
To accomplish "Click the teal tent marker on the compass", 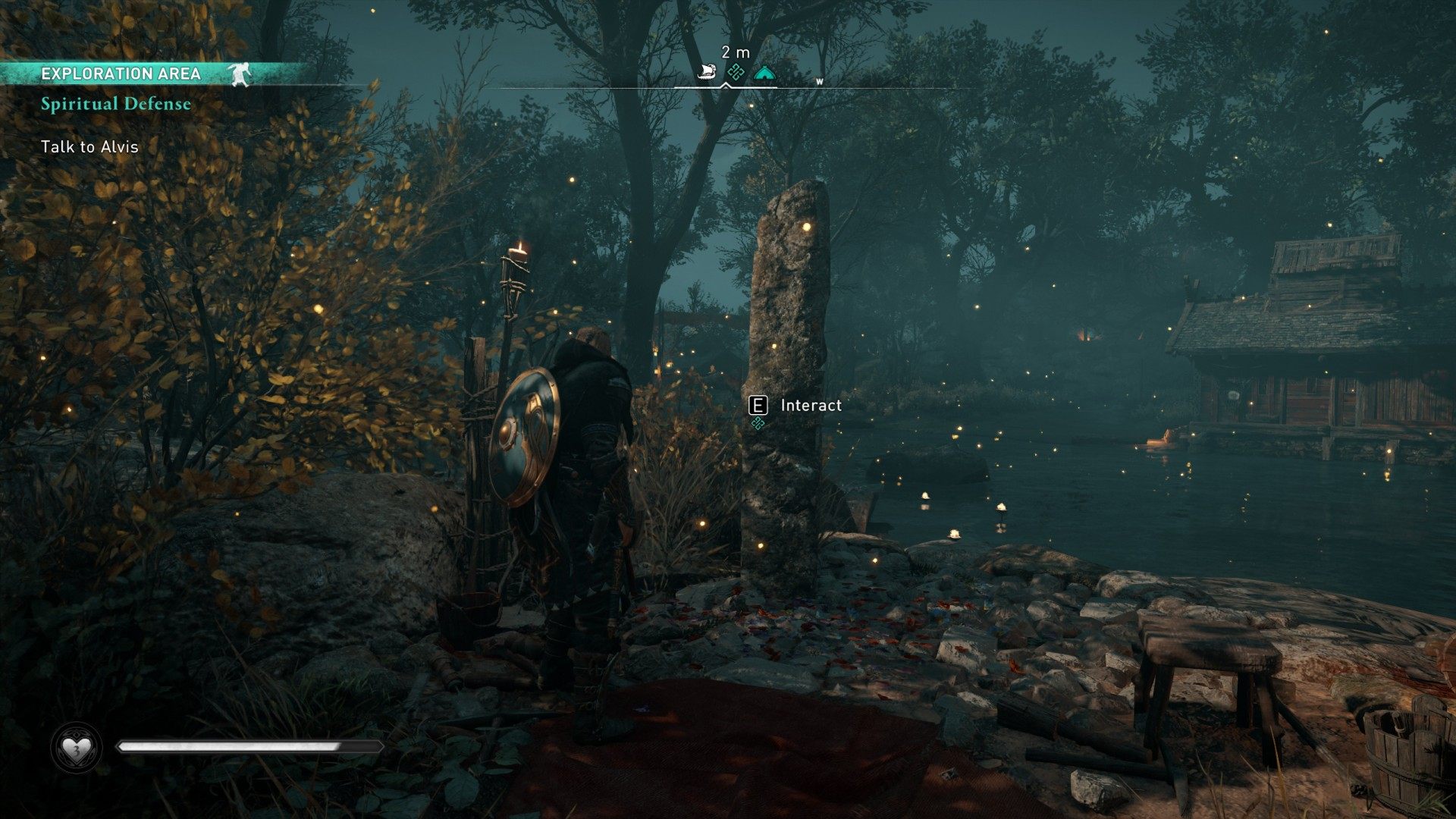I will (x=764, y=74).
